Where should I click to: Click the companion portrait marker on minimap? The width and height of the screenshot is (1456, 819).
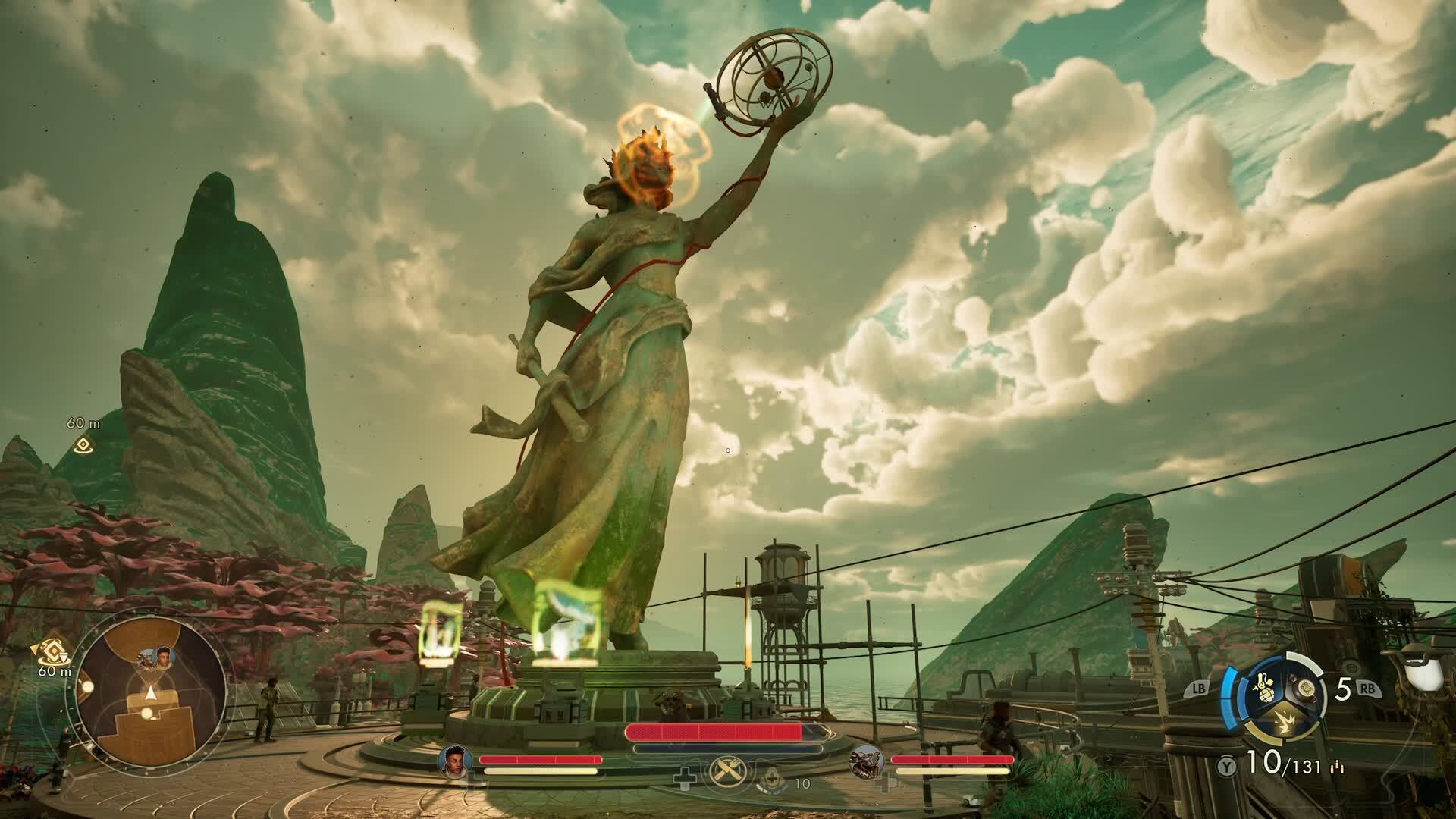(165, 657)
